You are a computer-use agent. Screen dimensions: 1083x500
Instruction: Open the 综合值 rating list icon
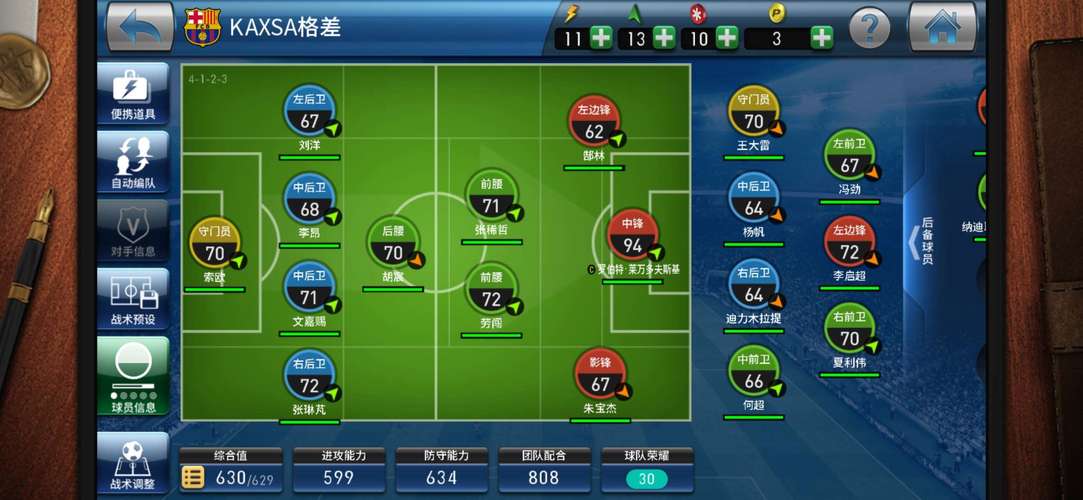[193, 478]
